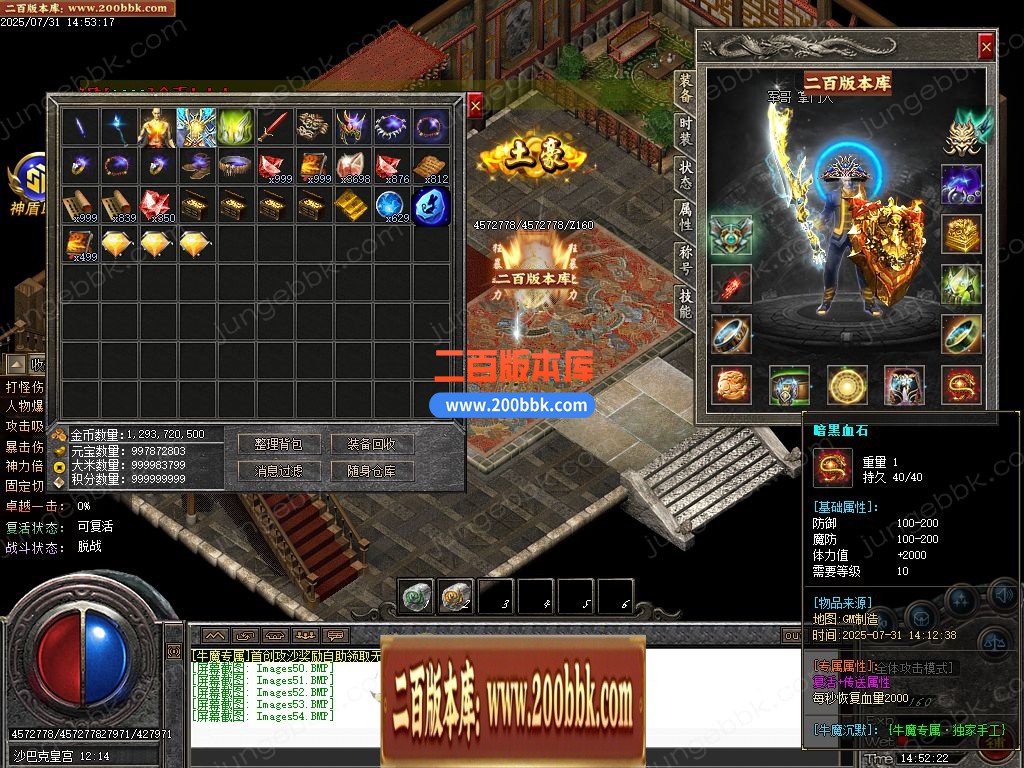Open the 技能 skills tab
1024x768 pixels.
tap(685, 301)
